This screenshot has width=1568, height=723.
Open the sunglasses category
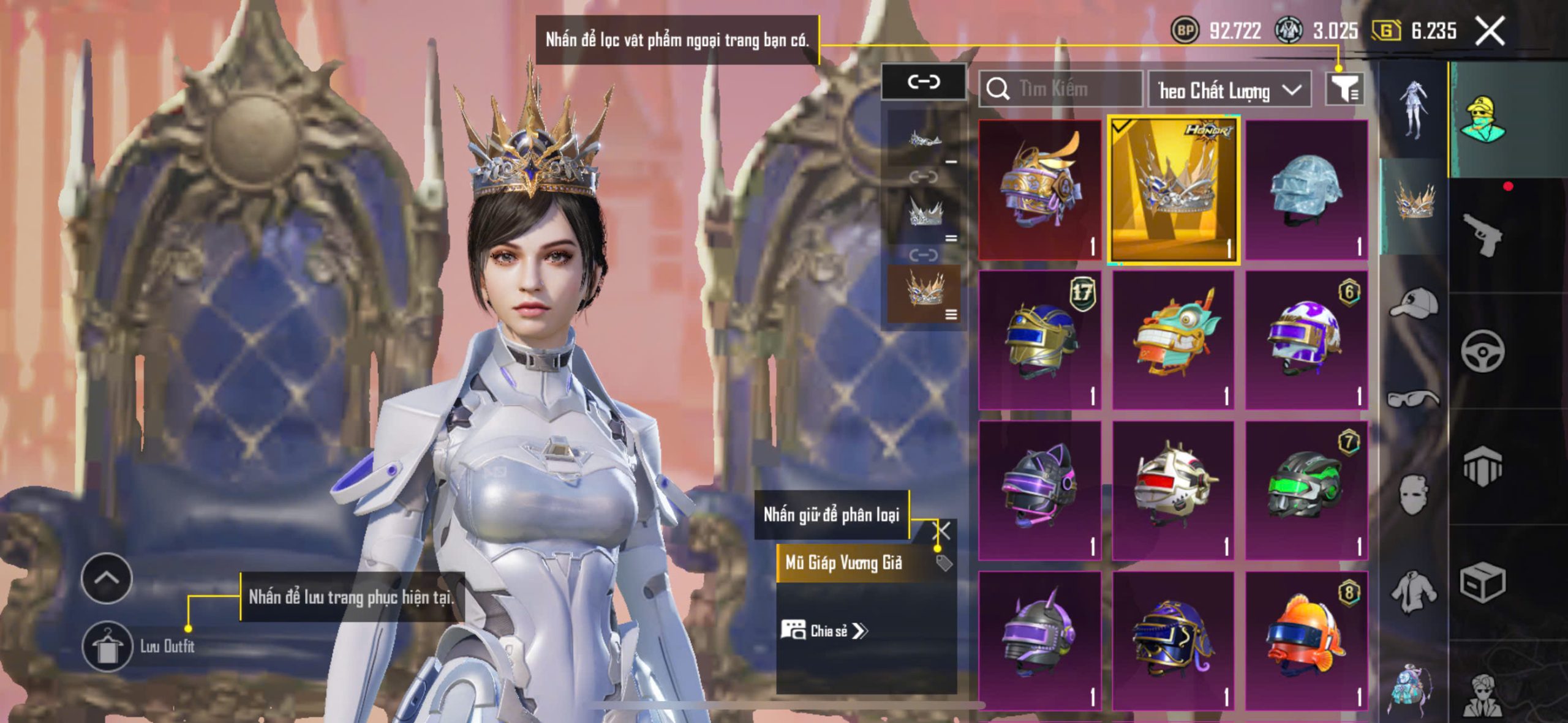point(1414,398)
